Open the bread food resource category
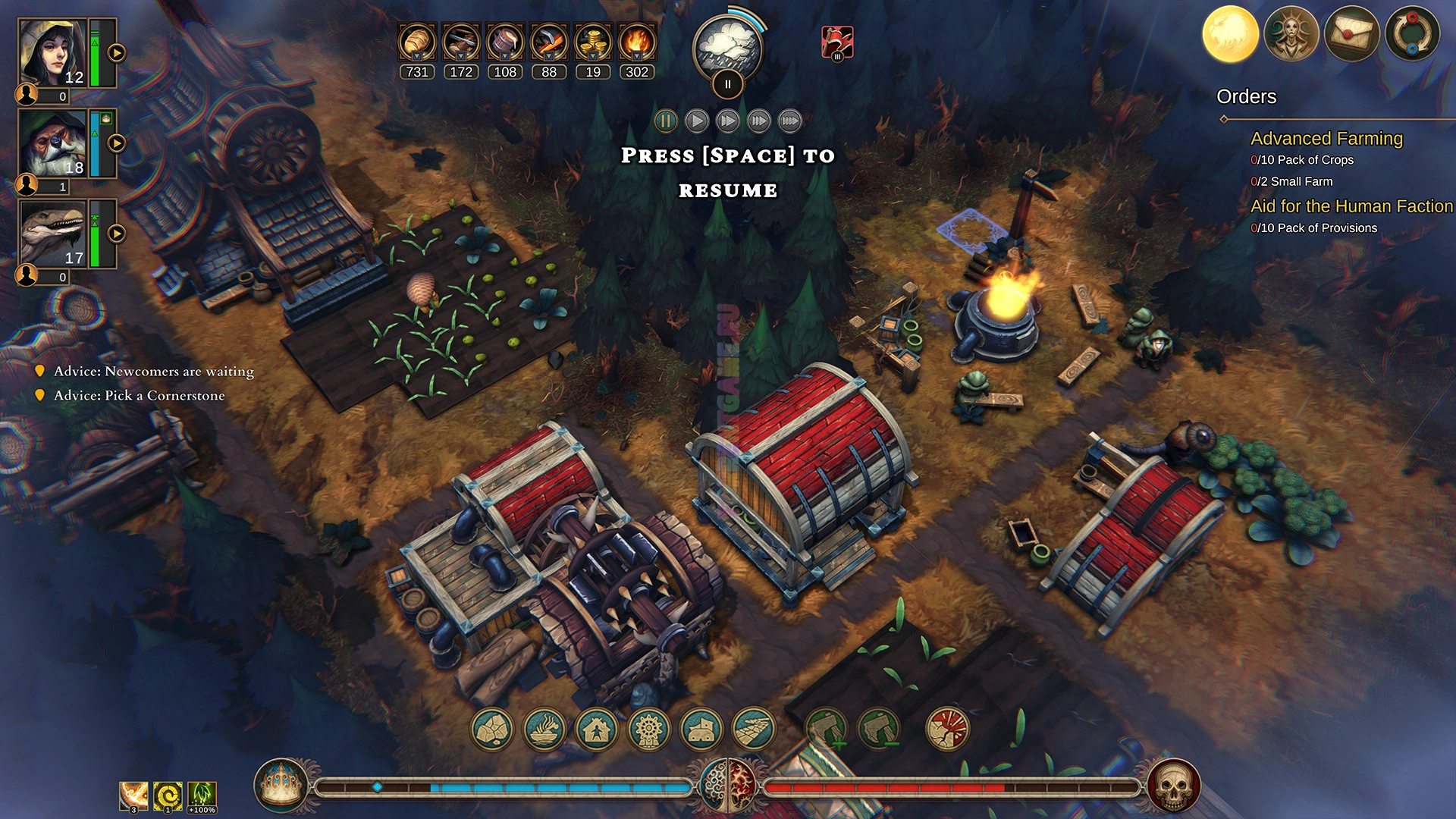 417,42
